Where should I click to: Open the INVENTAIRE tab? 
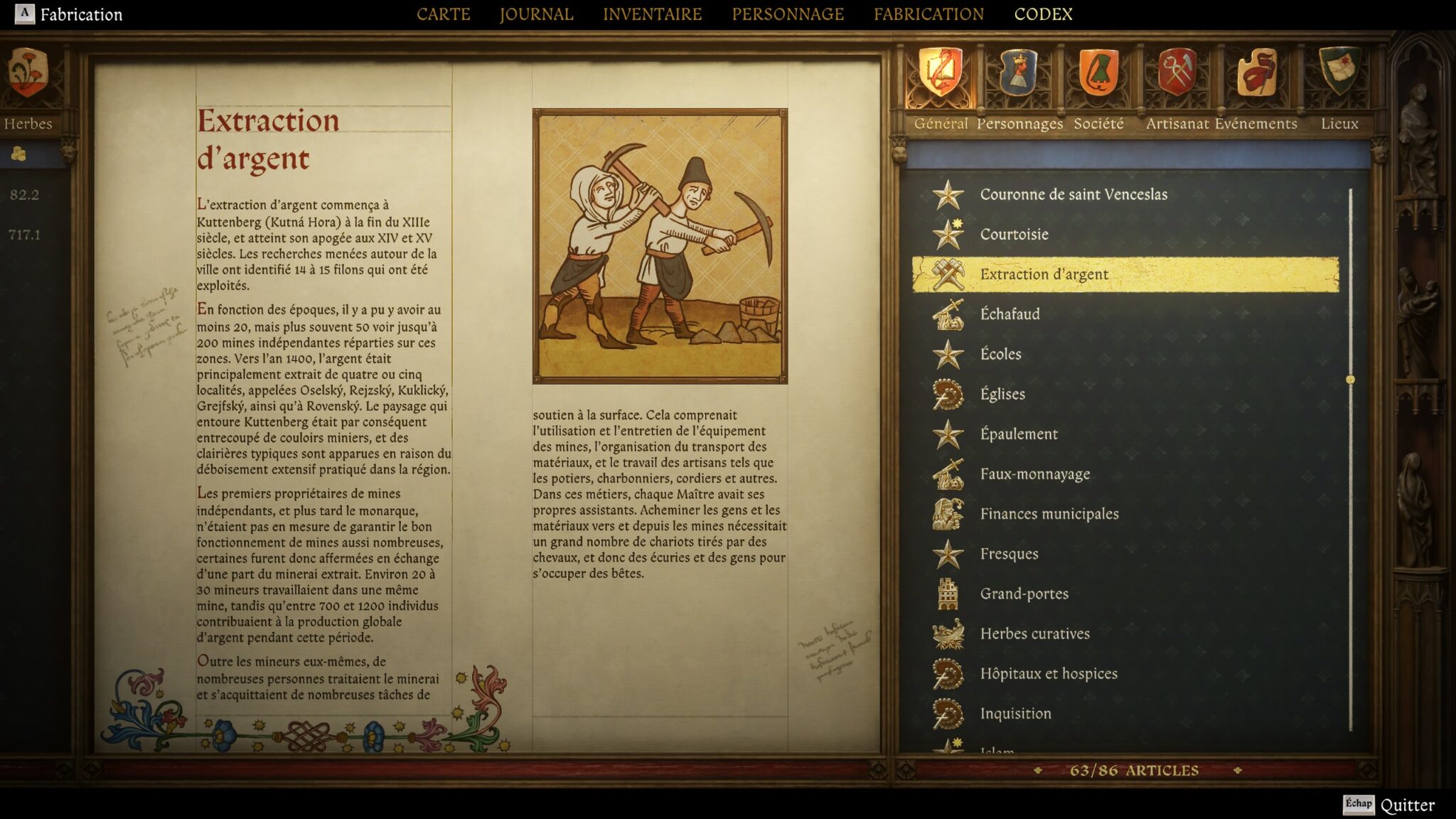tap(652, 14)
